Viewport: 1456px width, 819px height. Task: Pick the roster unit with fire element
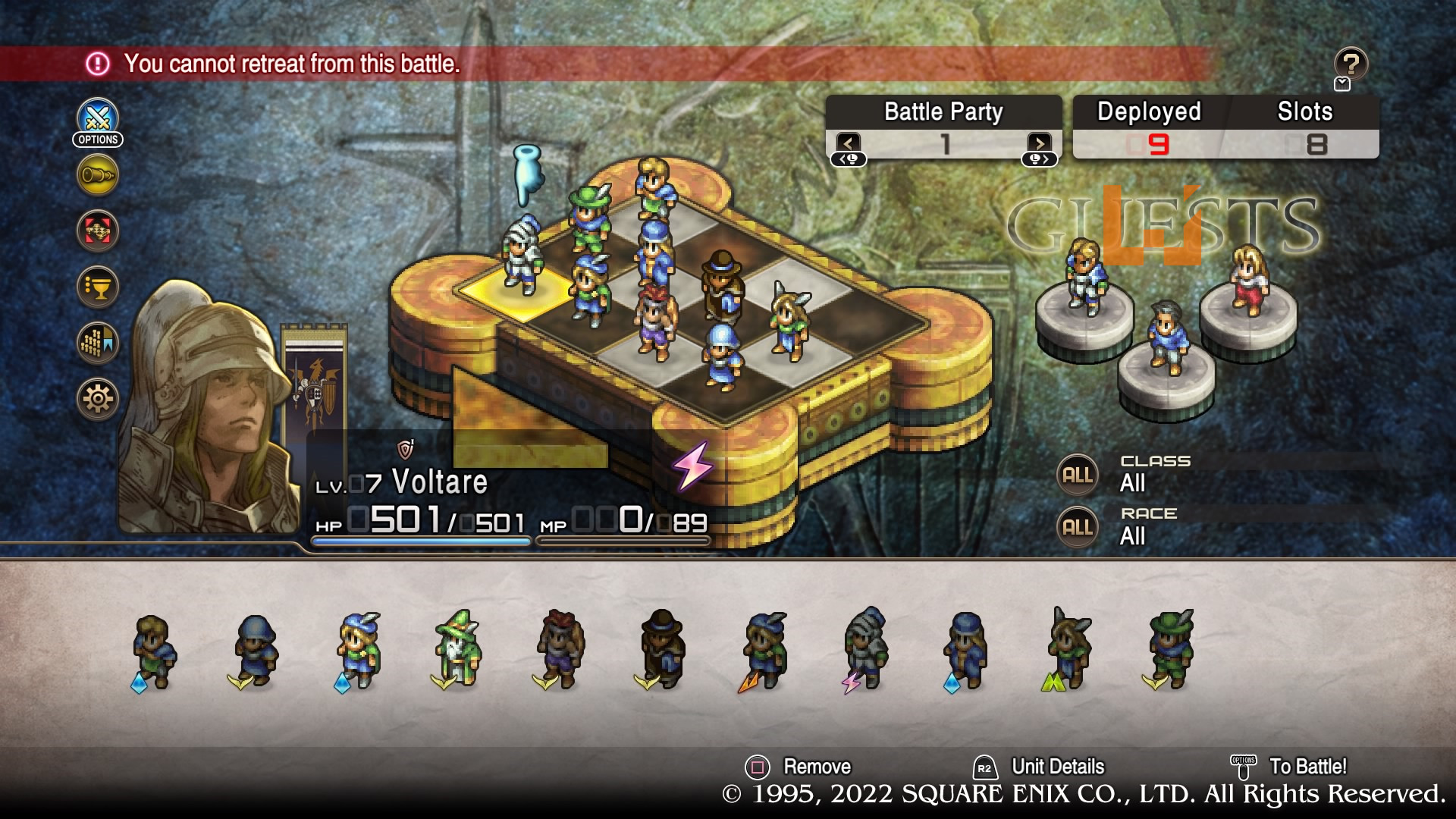point(764,650)
